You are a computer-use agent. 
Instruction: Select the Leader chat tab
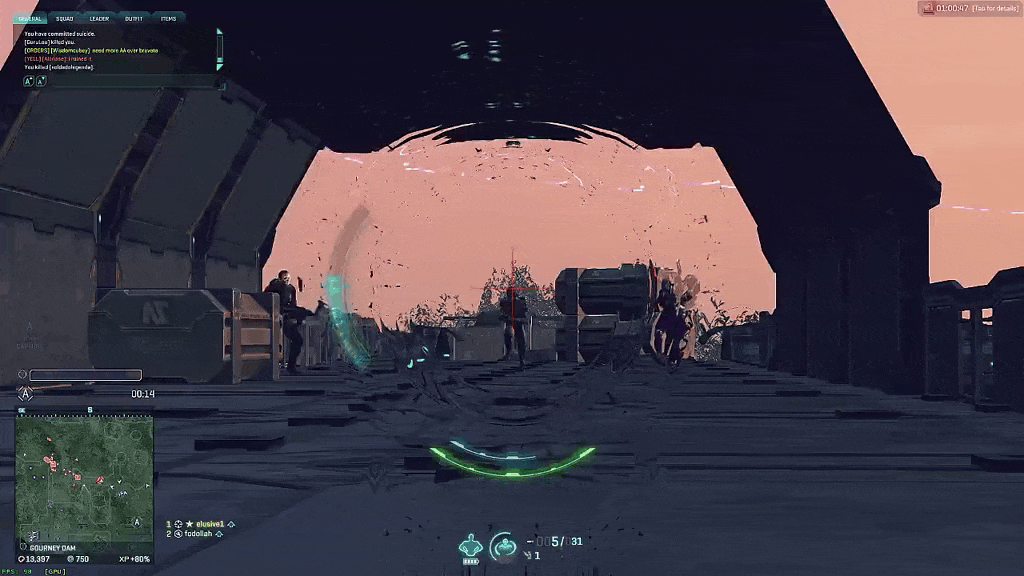[x=99, y=18]
